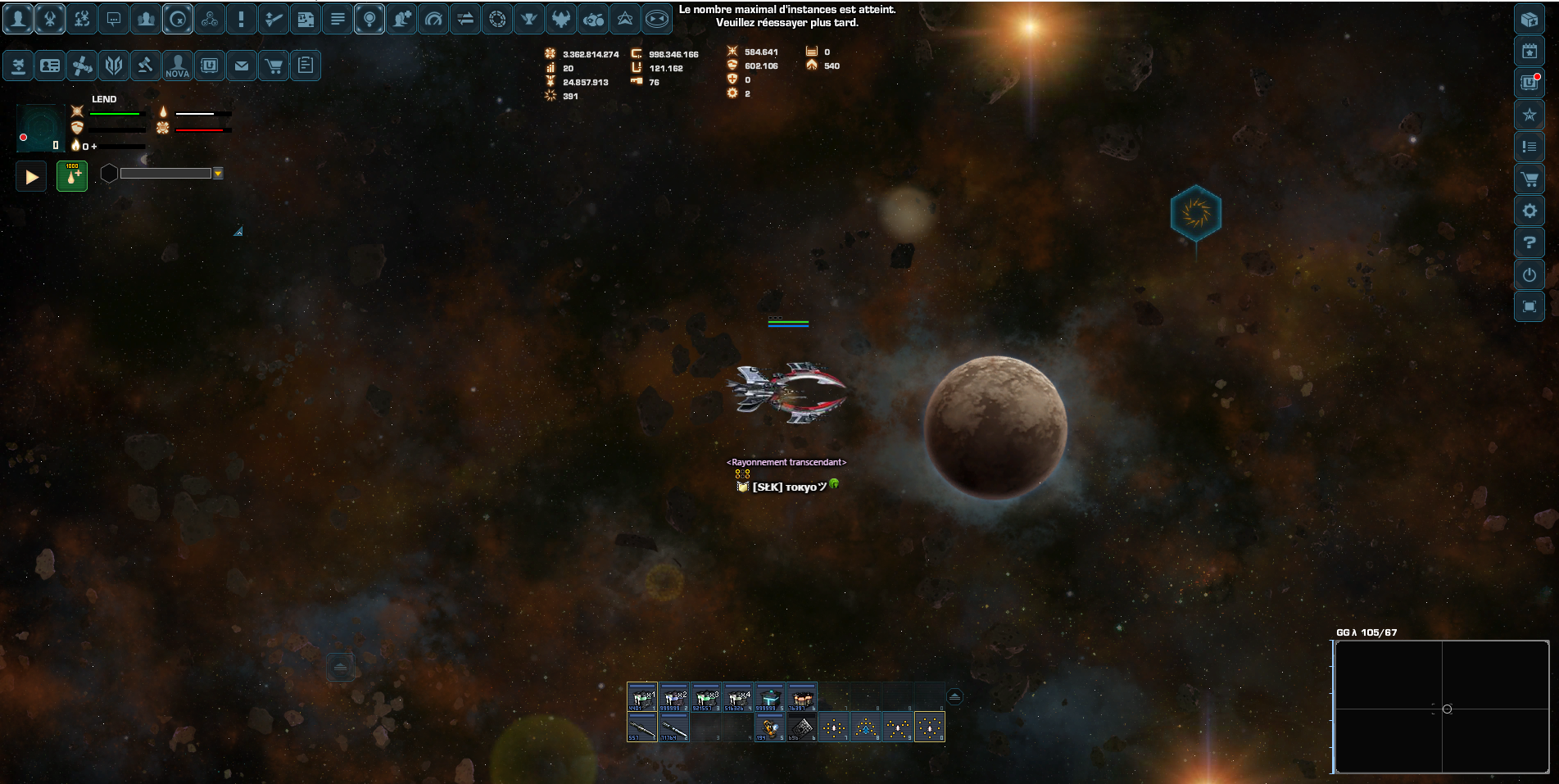
Task: Open the mail envelope inbox
Action: pyautogui.click(x=241, y=66)
